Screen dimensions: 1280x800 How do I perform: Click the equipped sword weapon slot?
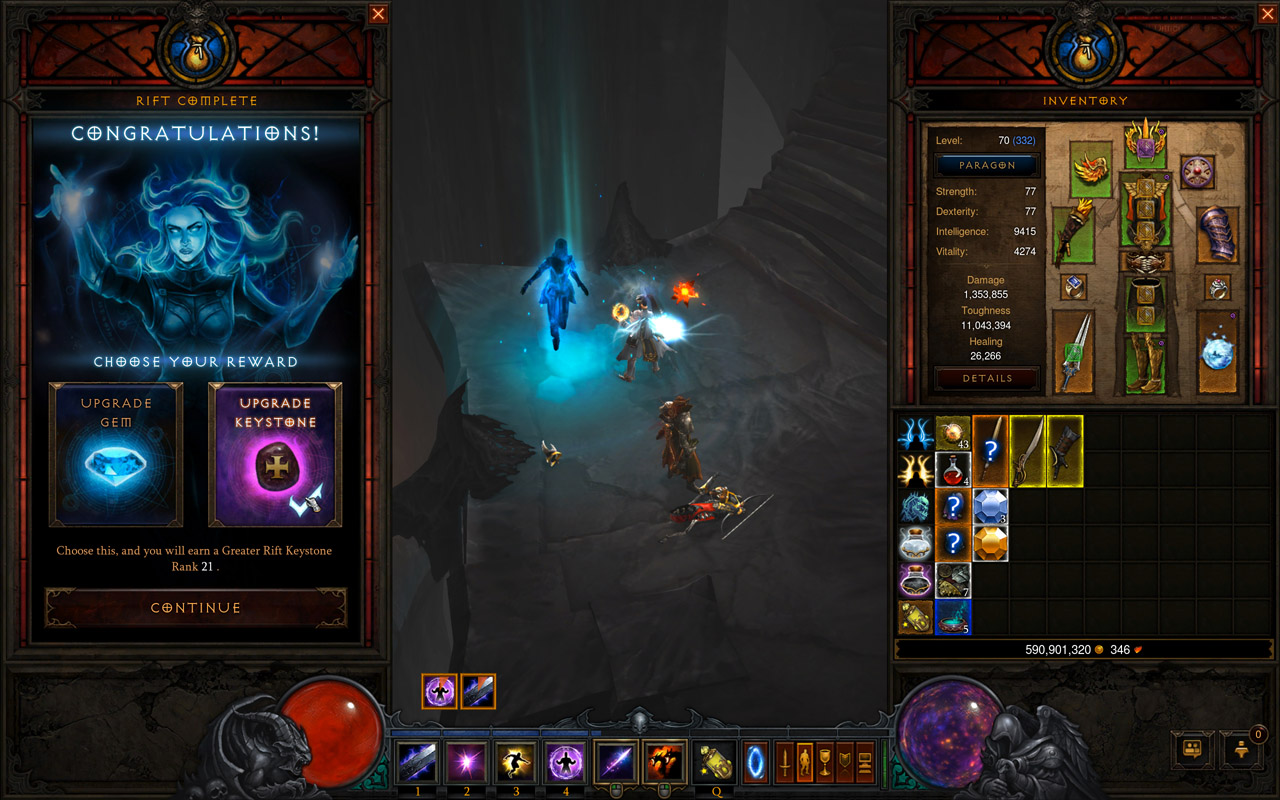coord(1072,350)
